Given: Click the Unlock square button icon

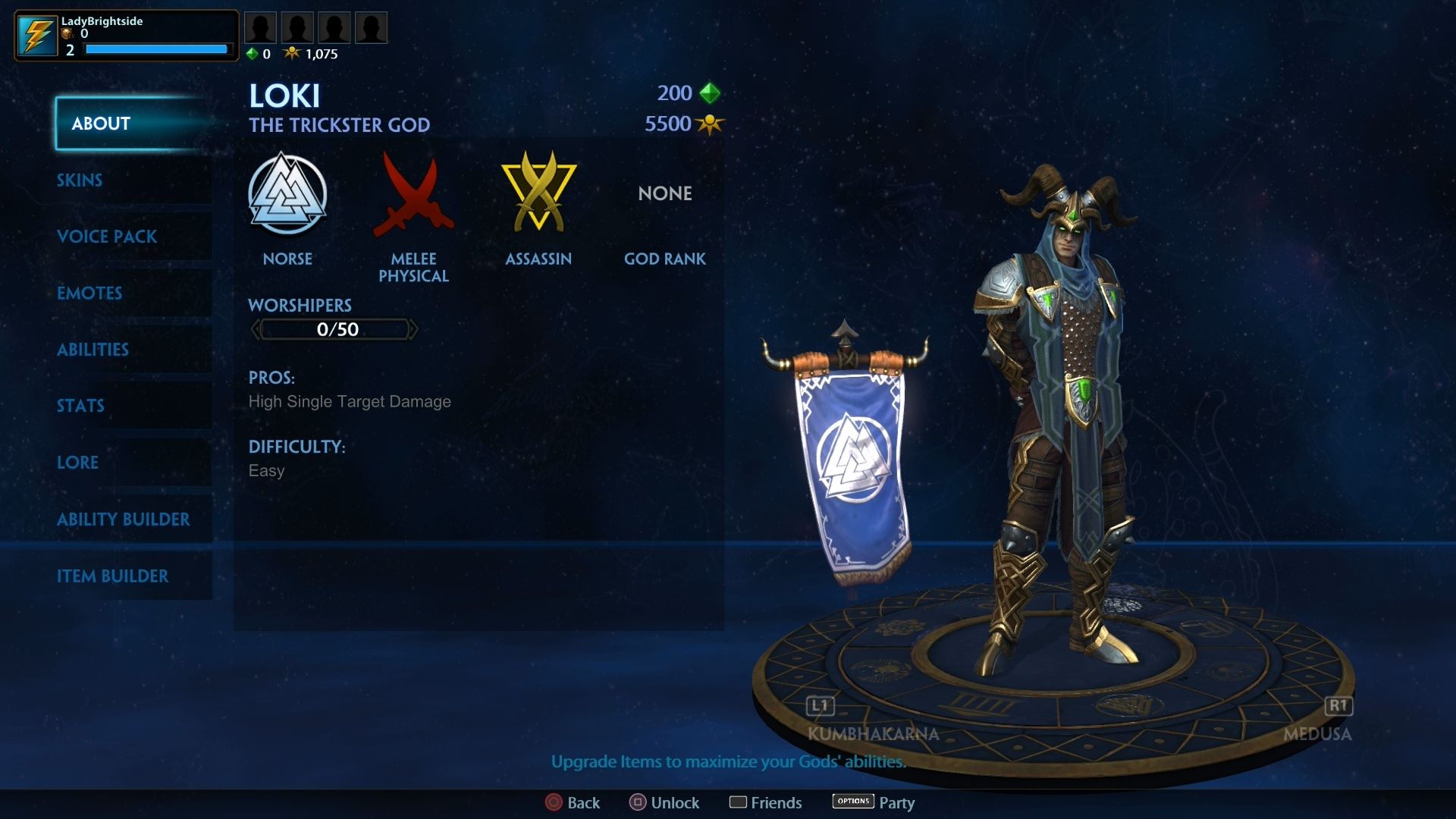Looking at the screenshot, I should coord(637,802).
